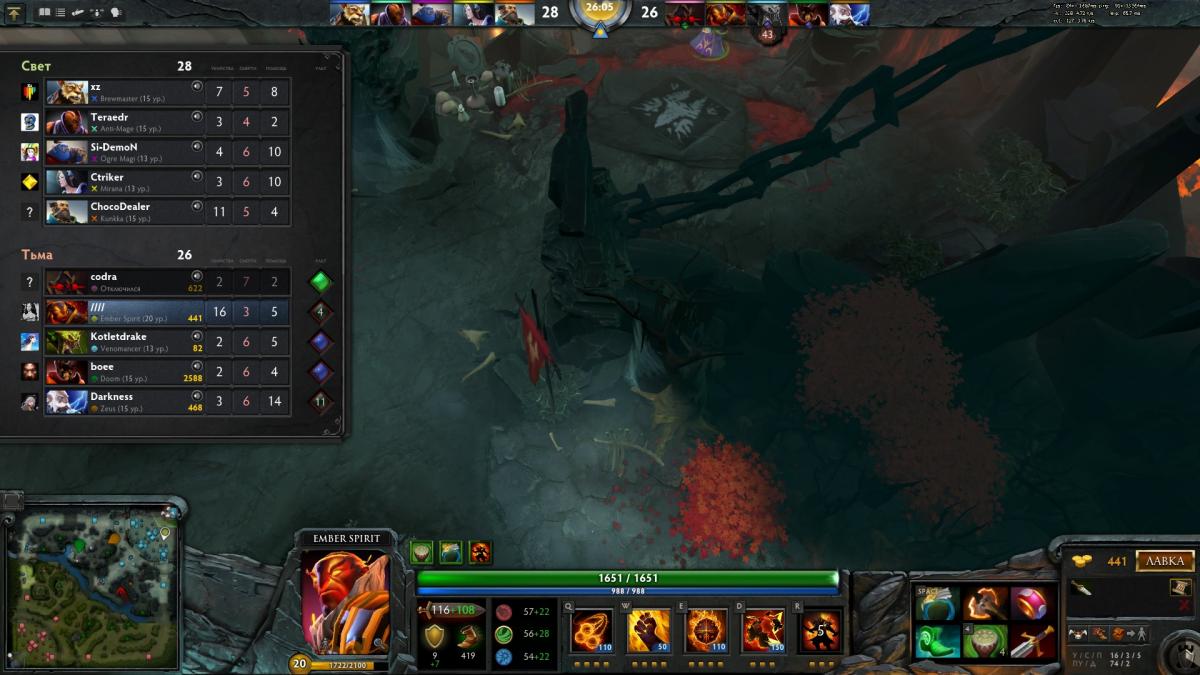The image size is (1200, 675).
Task: Open the main menu arrow button
Action: point(14,13)
